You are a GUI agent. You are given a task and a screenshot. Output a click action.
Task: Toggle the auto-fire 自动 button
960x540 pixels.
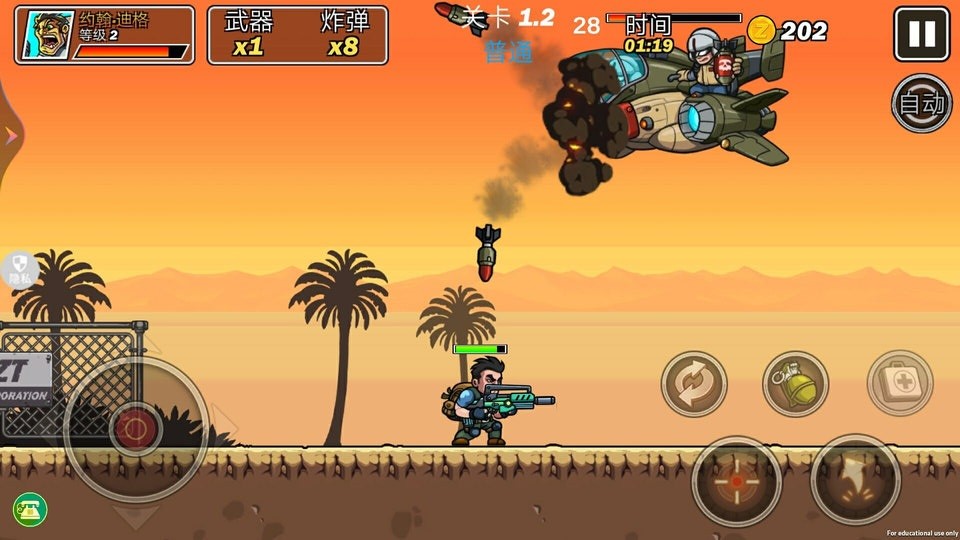921,103
